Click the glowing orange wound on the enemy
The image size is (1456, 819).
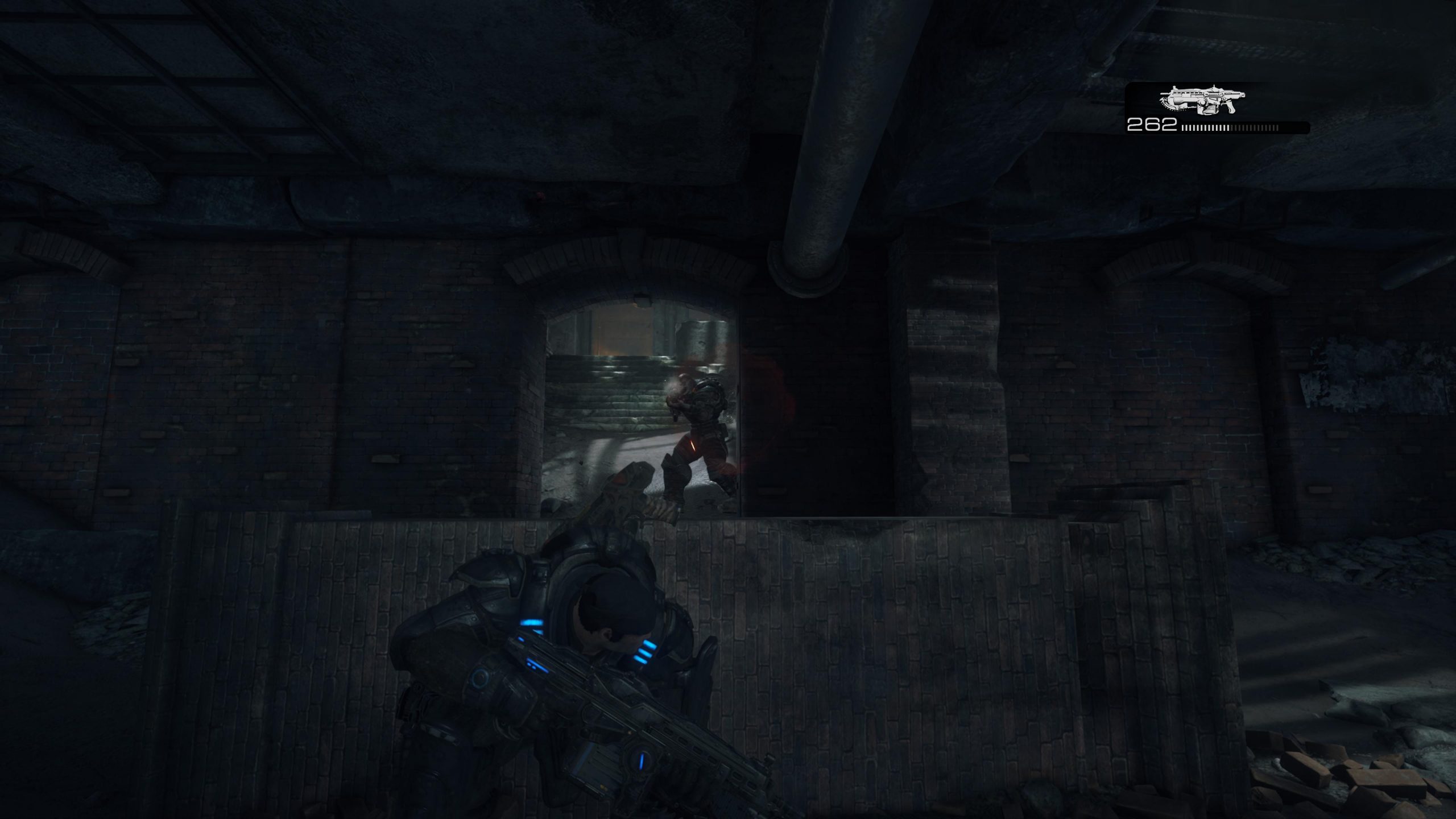[x=693, y=445]
